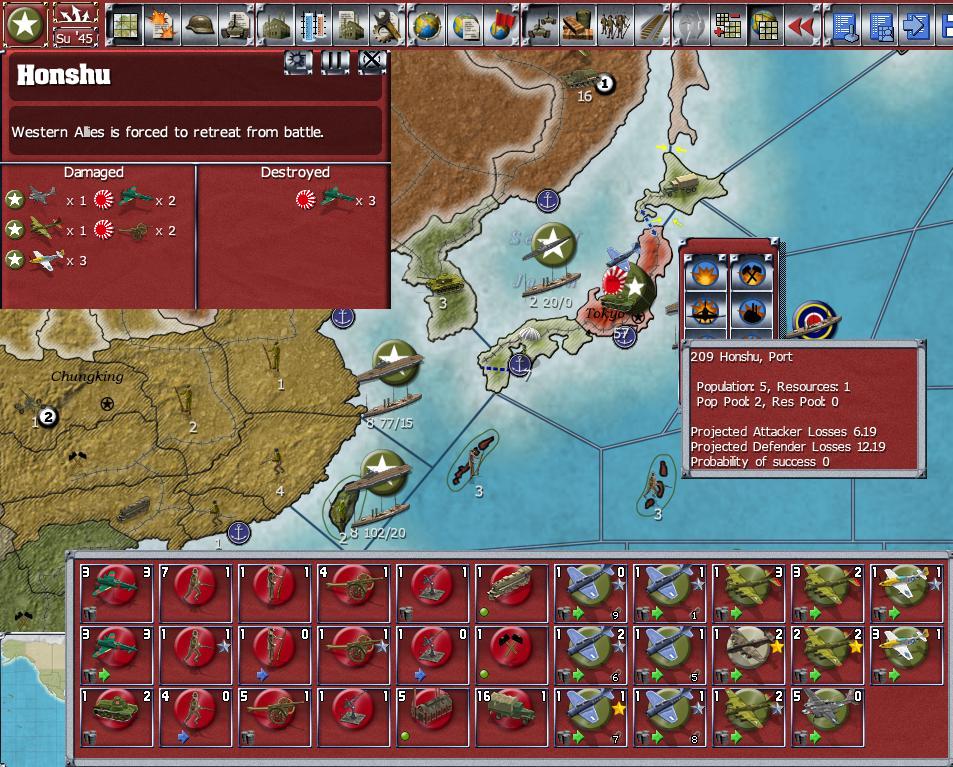The height and width of the screenshot is (767, 953).
Task: Open the globe world map view
Action: click(x=427, y=26)
